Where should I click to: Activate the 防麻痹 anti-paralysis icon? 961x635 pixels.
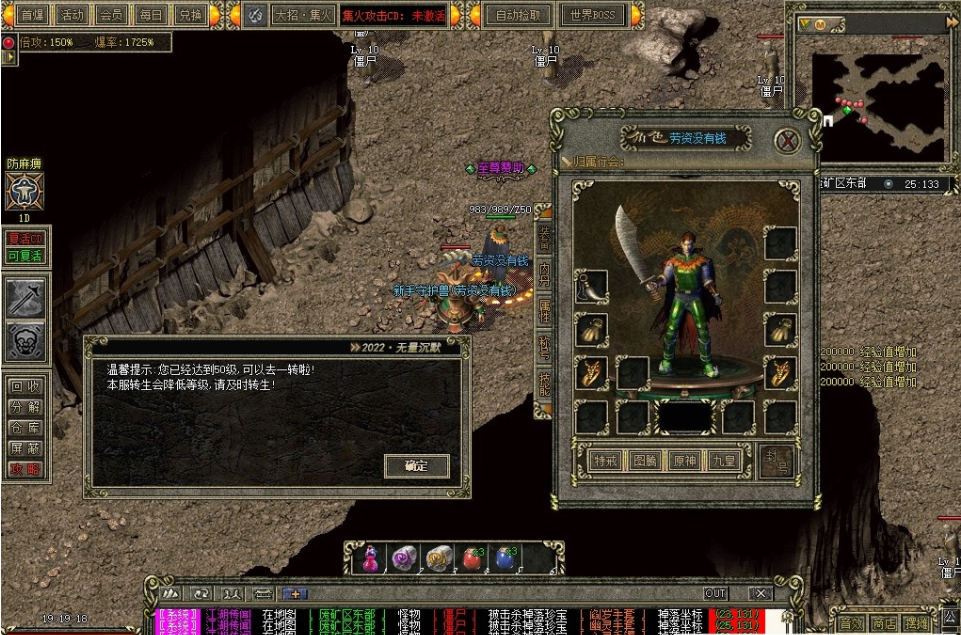point(24,190)
